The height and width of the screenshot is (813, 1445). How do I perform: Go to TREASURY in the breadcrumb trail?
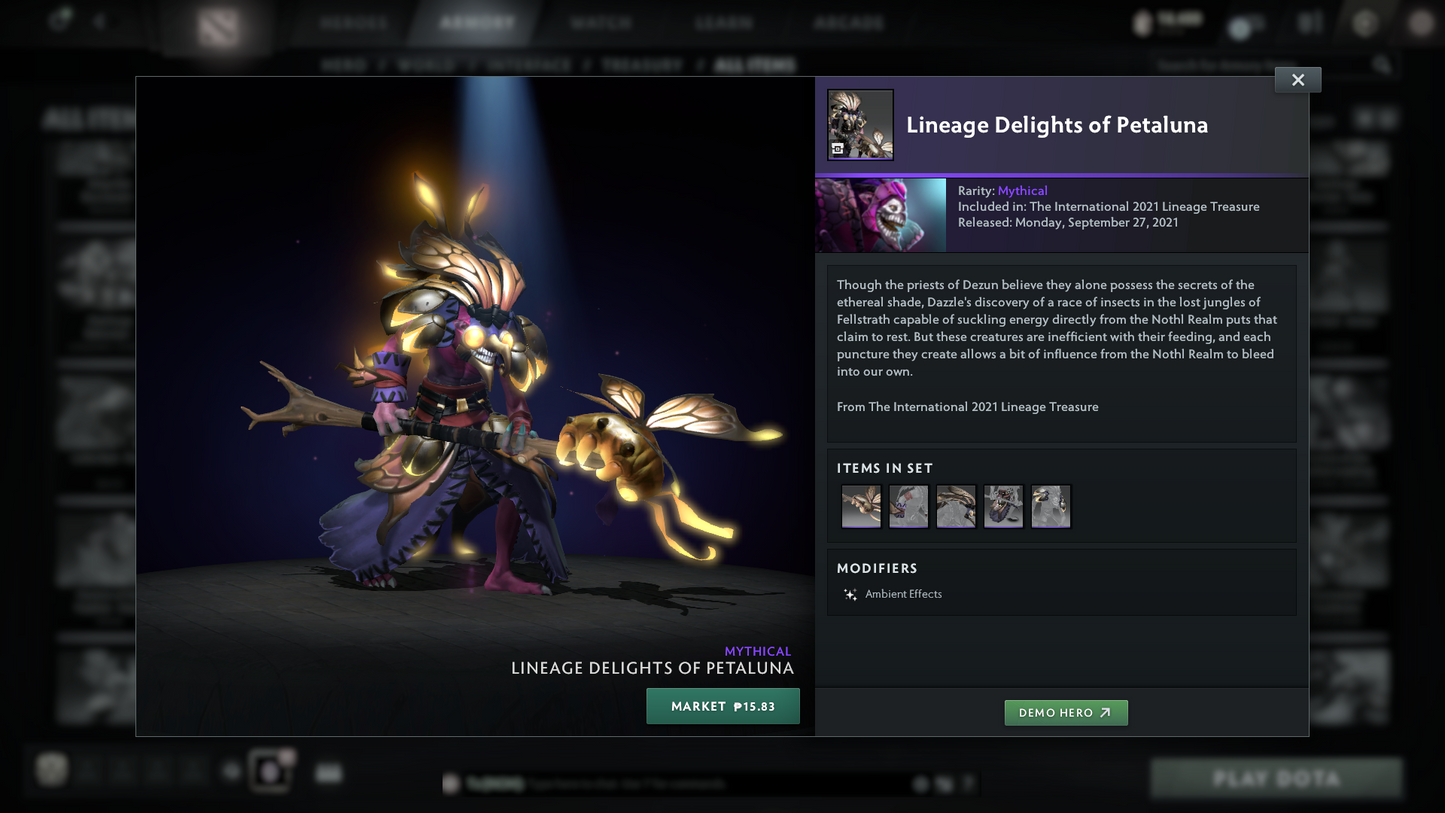tap(642, 64)
